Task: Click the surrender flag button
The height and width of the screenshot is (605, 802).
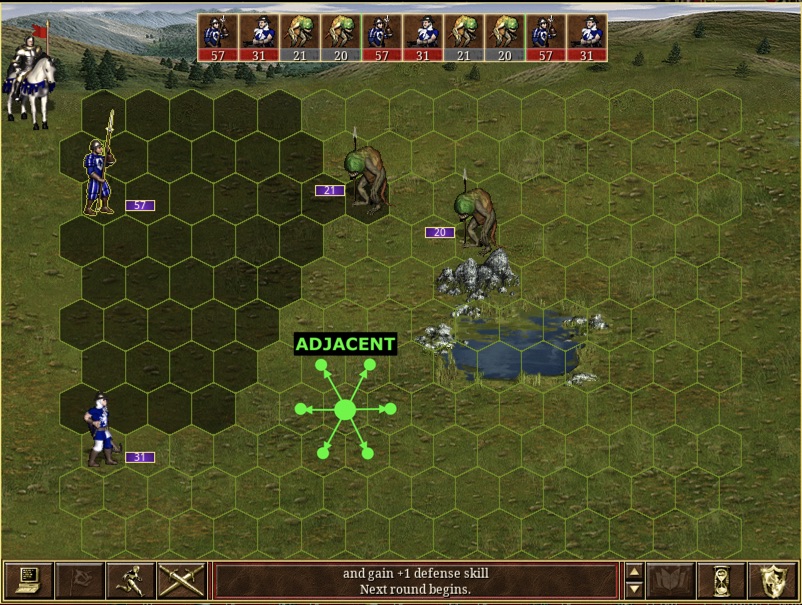Action: 79,581
